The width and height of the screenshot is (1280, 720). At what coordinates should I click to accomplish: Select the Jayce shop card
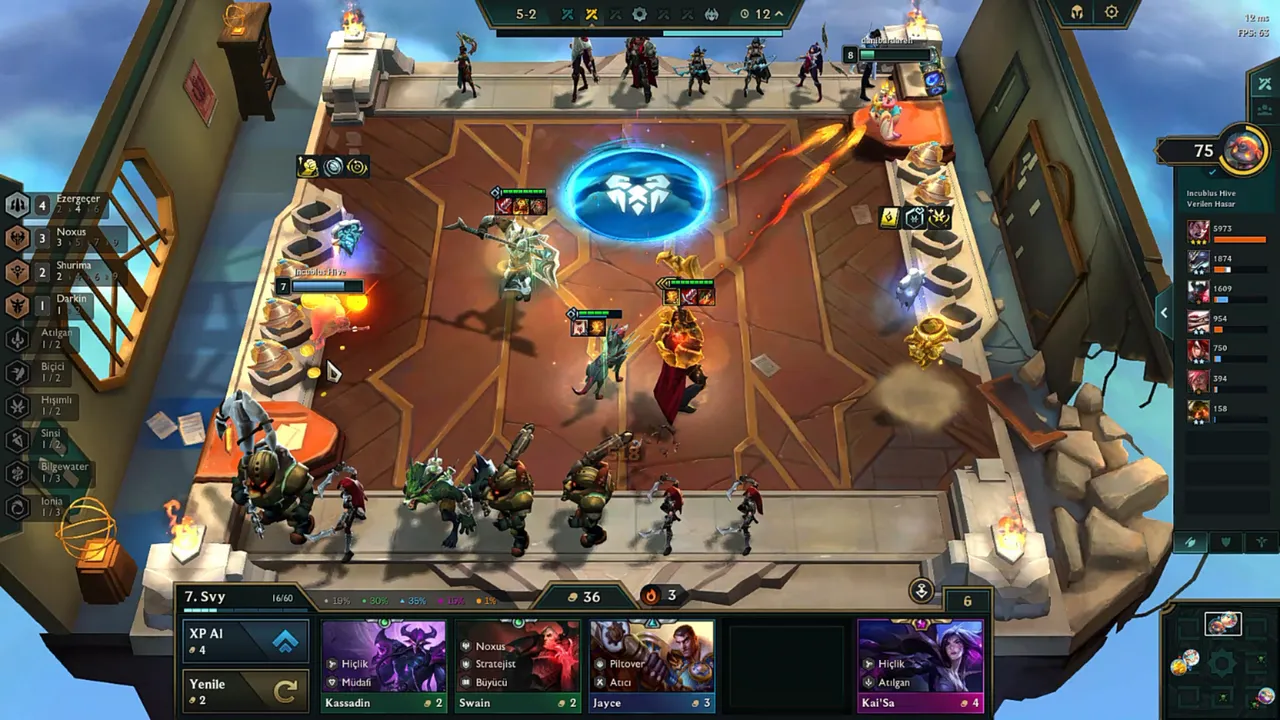[x=651, y=664]
